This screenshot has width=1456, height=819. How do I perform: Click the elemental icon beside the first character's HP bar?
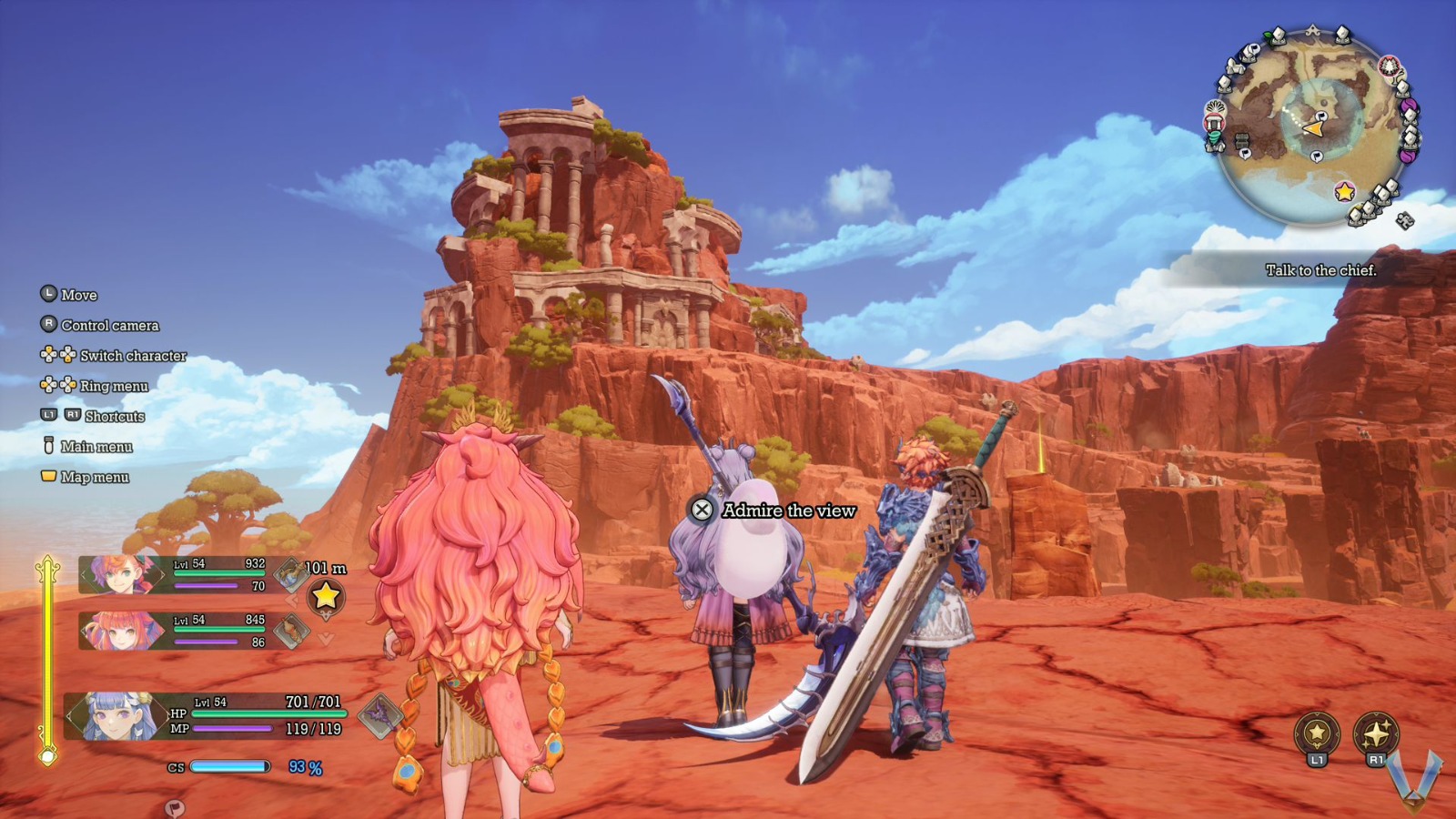289,573
